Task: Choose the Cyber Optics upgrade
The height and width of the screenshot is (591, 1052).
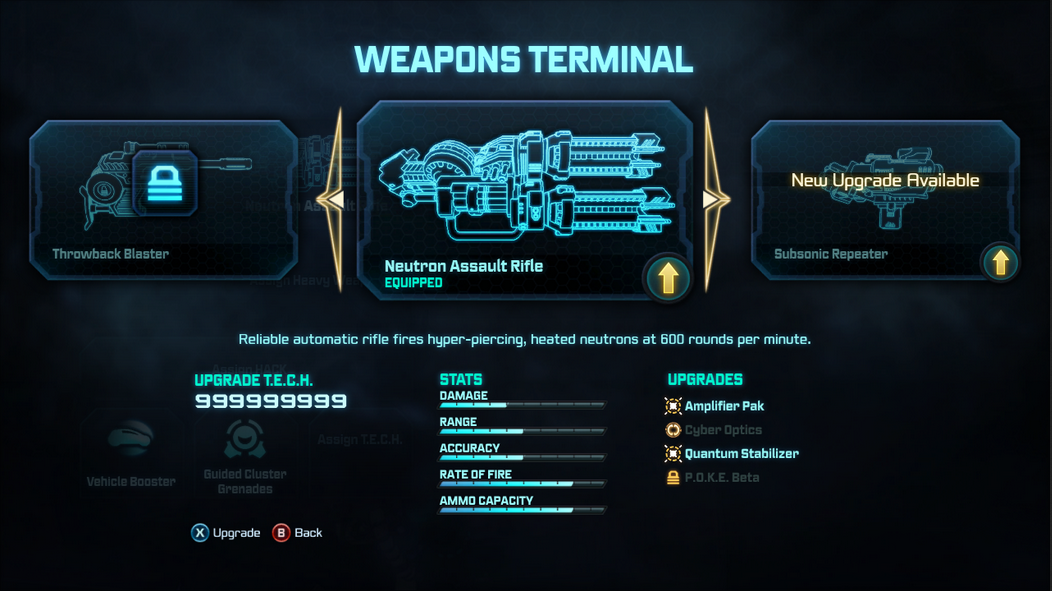Action: 722,430
